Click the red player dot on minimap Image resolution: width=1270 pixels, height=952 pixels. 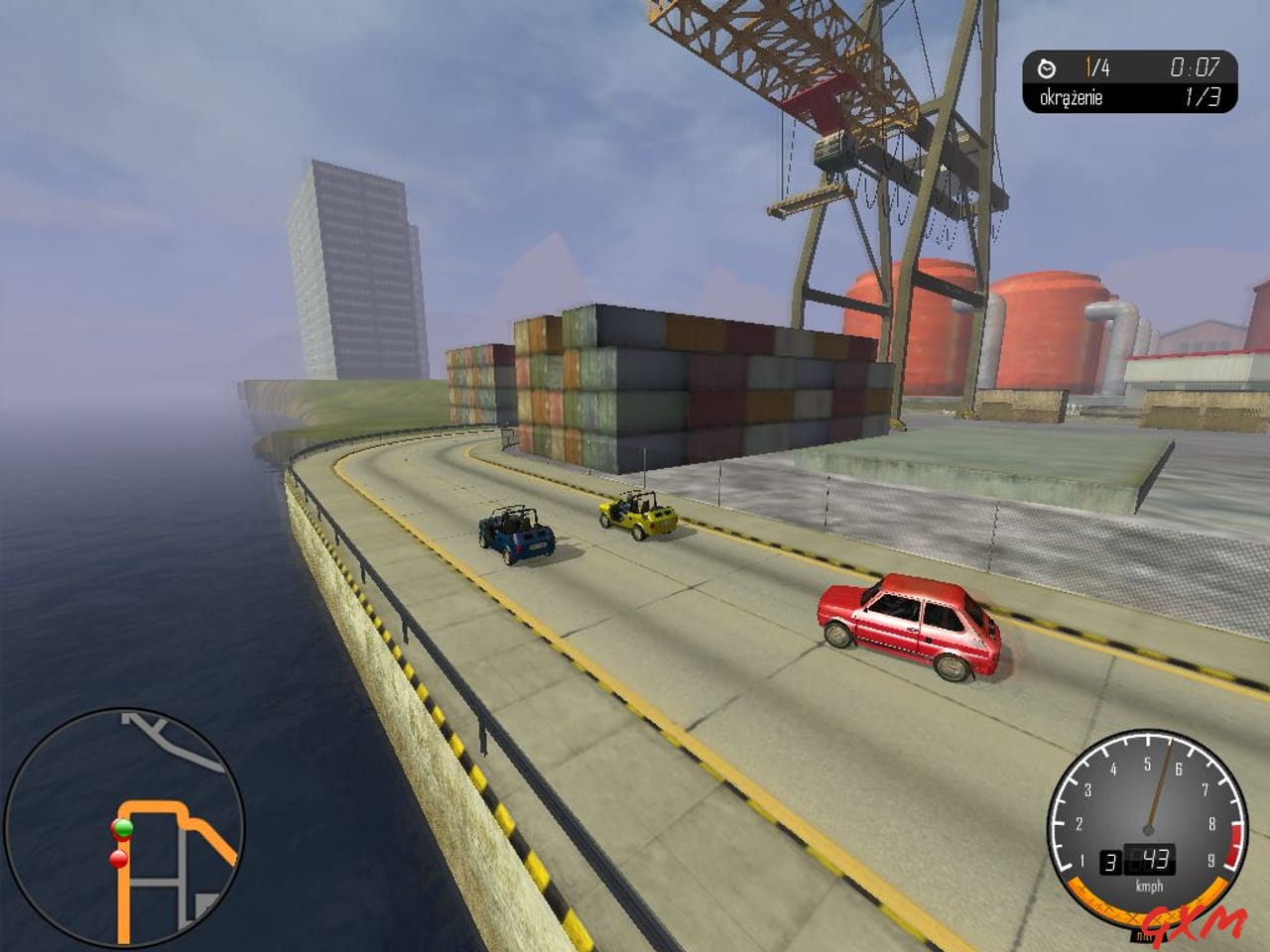[x=118, y=859]
